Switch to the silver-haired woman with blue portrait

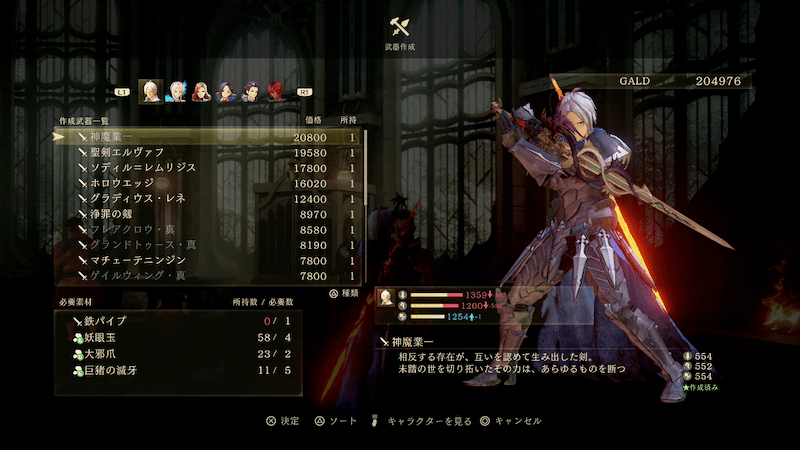pyautogui.click(x=177, y=91)
